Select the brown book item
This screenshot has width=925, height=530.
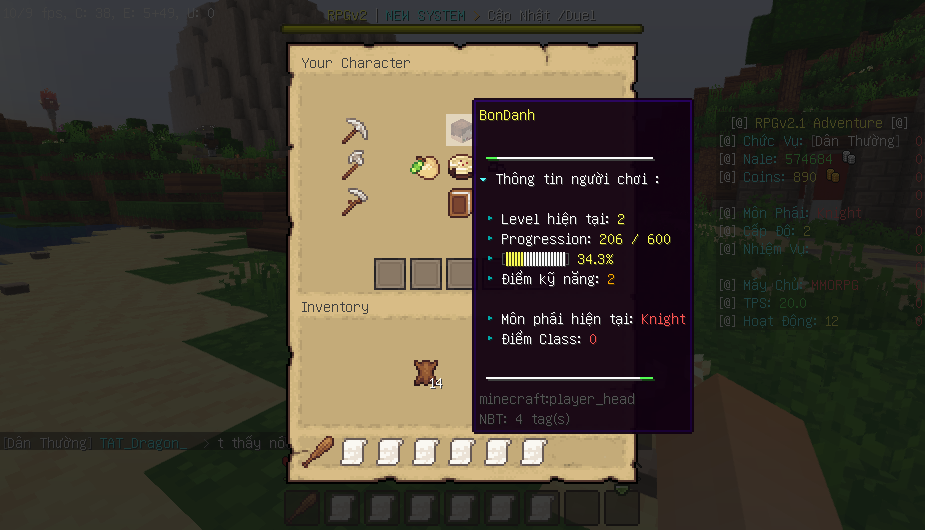pos(460,204)
